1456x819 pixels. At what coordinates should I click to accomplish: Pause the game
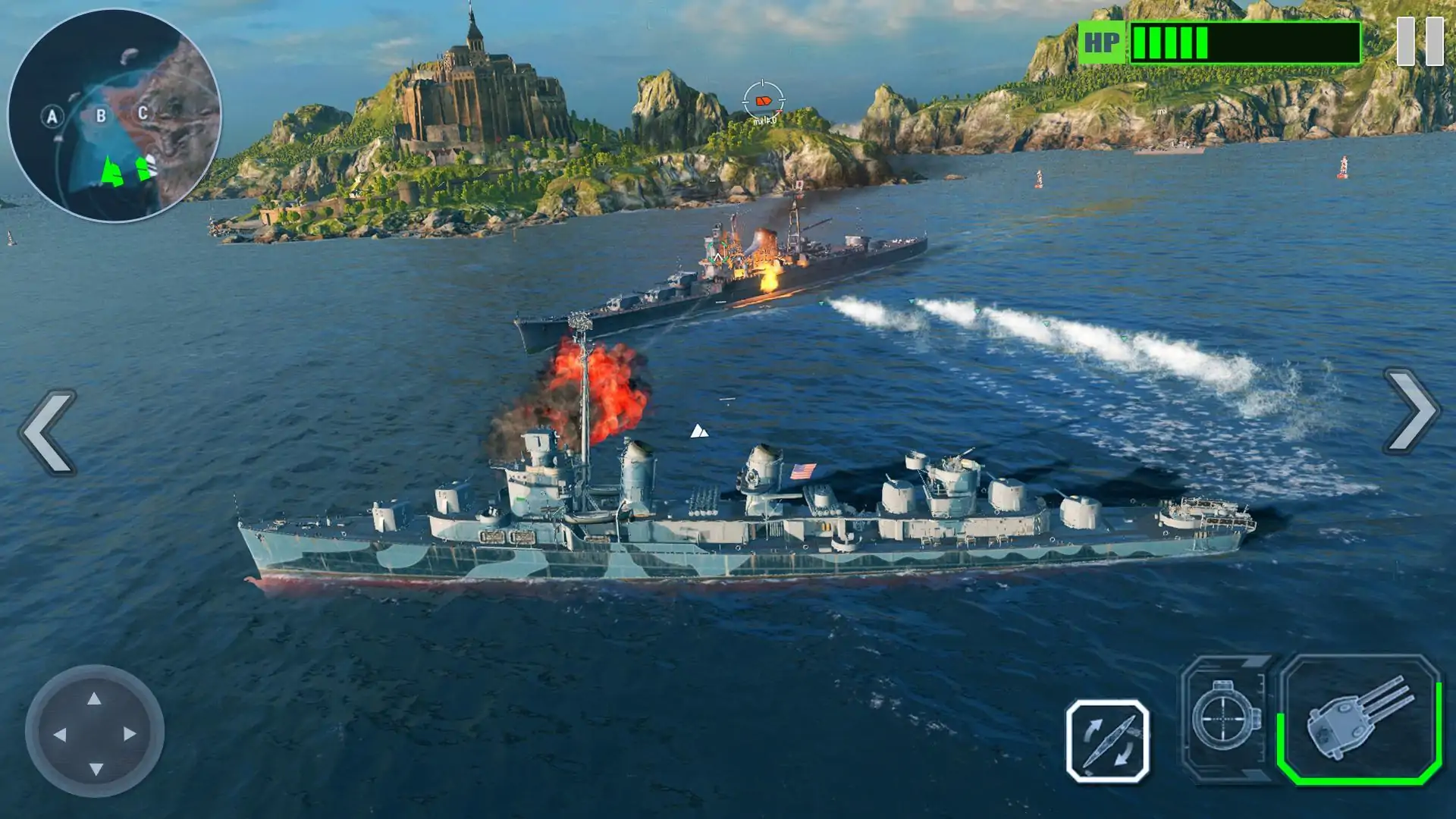tap(1420, 42)
